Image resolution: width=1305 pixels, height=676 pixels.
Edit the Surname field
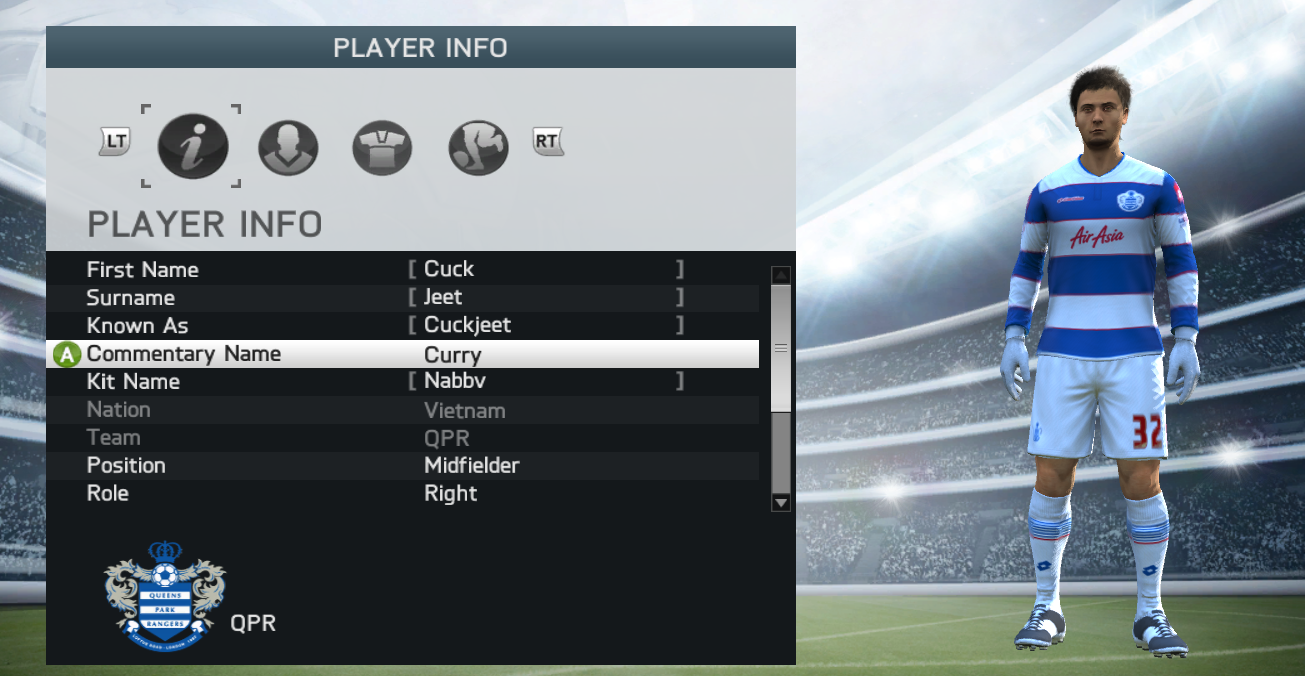pyautogui.click(x=546, y=297)
